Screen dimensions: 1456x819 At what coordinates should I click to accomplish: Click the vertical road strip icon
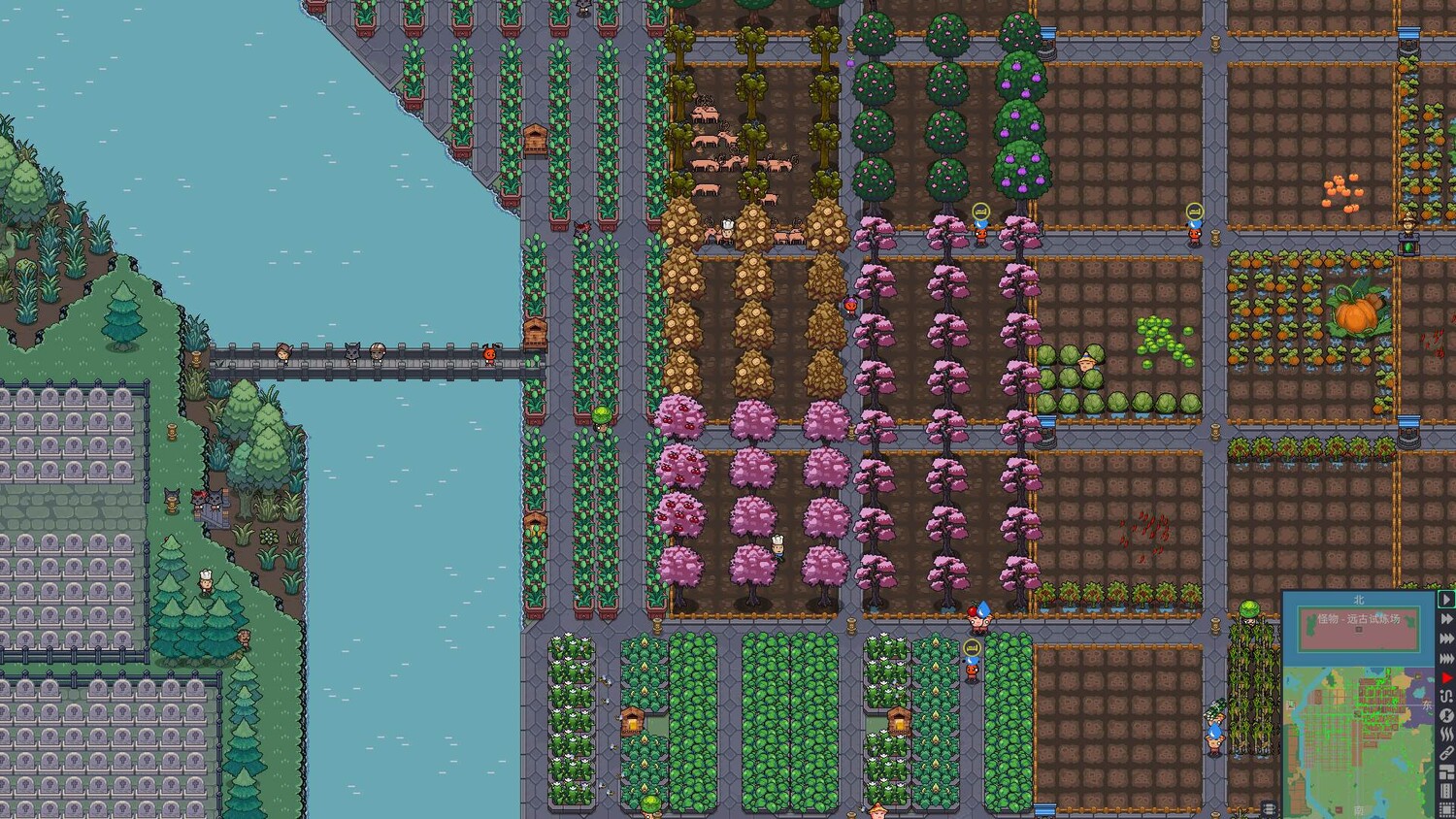tap(1446, 792)
